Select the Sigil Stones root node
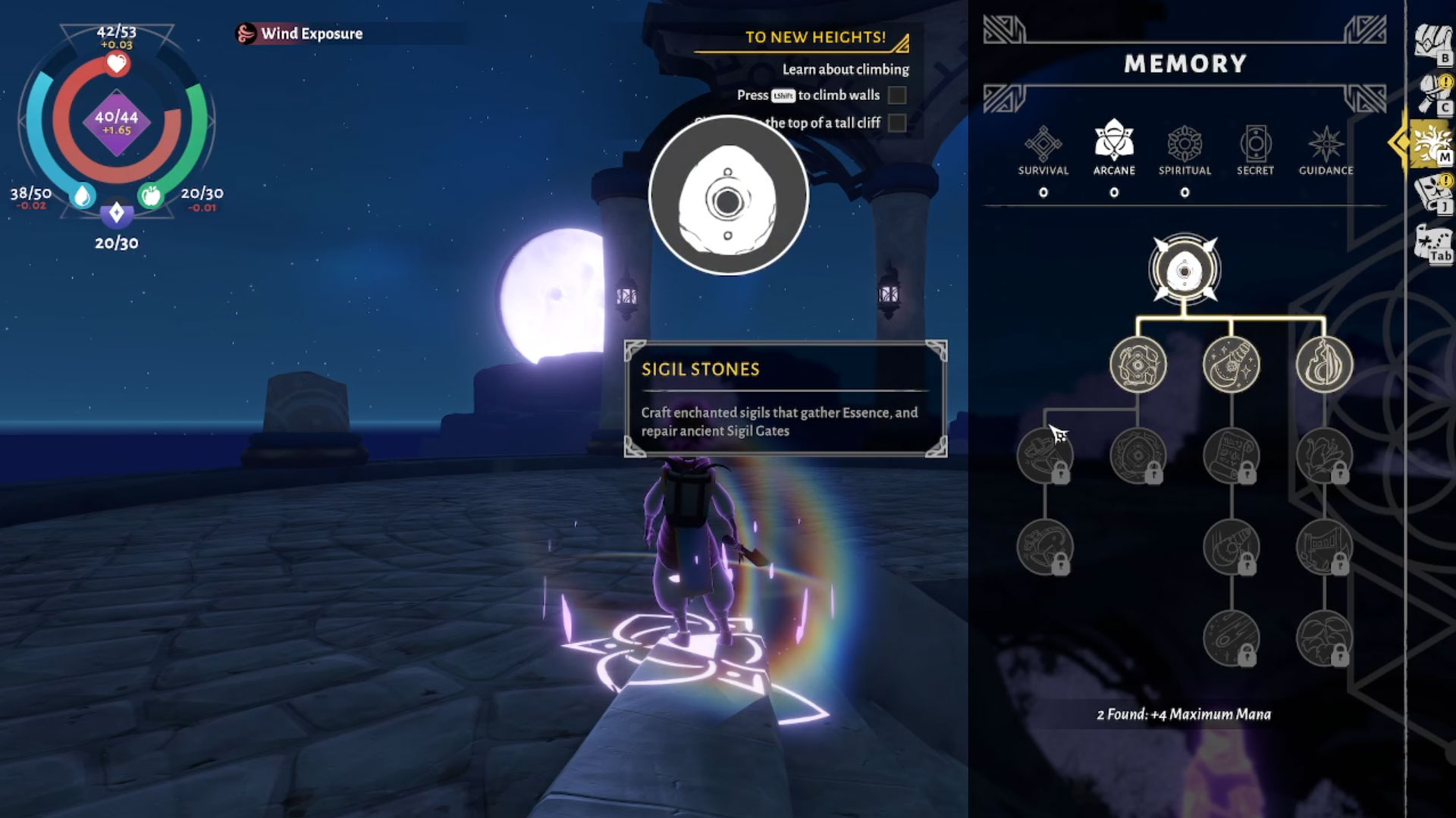 (1184, 271)
